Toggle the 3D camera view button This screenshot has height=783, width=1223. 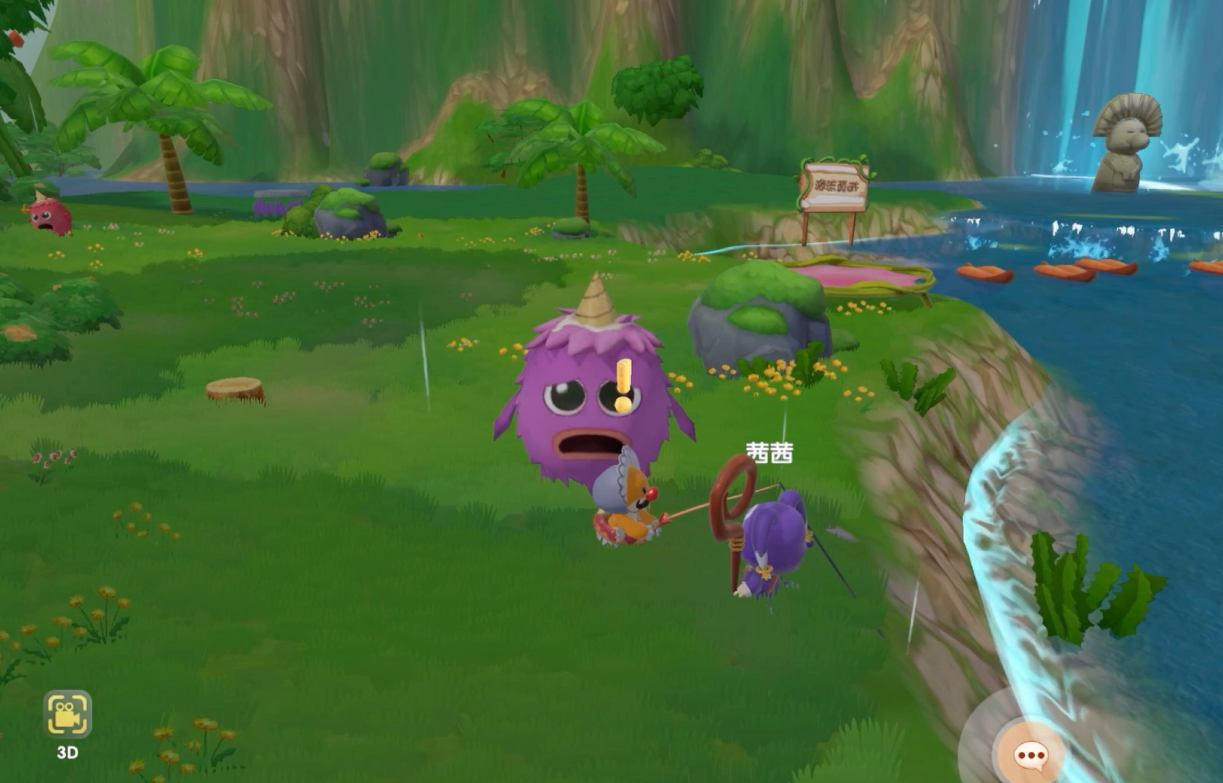(x=67, y=715)
